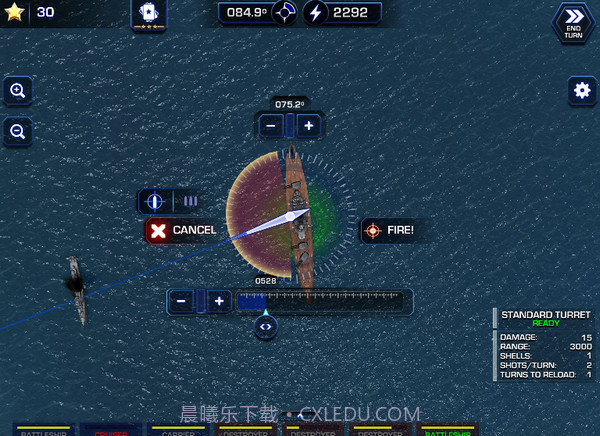Decrease the firing range value
This screenshot has width=600, height=436.
181,300
